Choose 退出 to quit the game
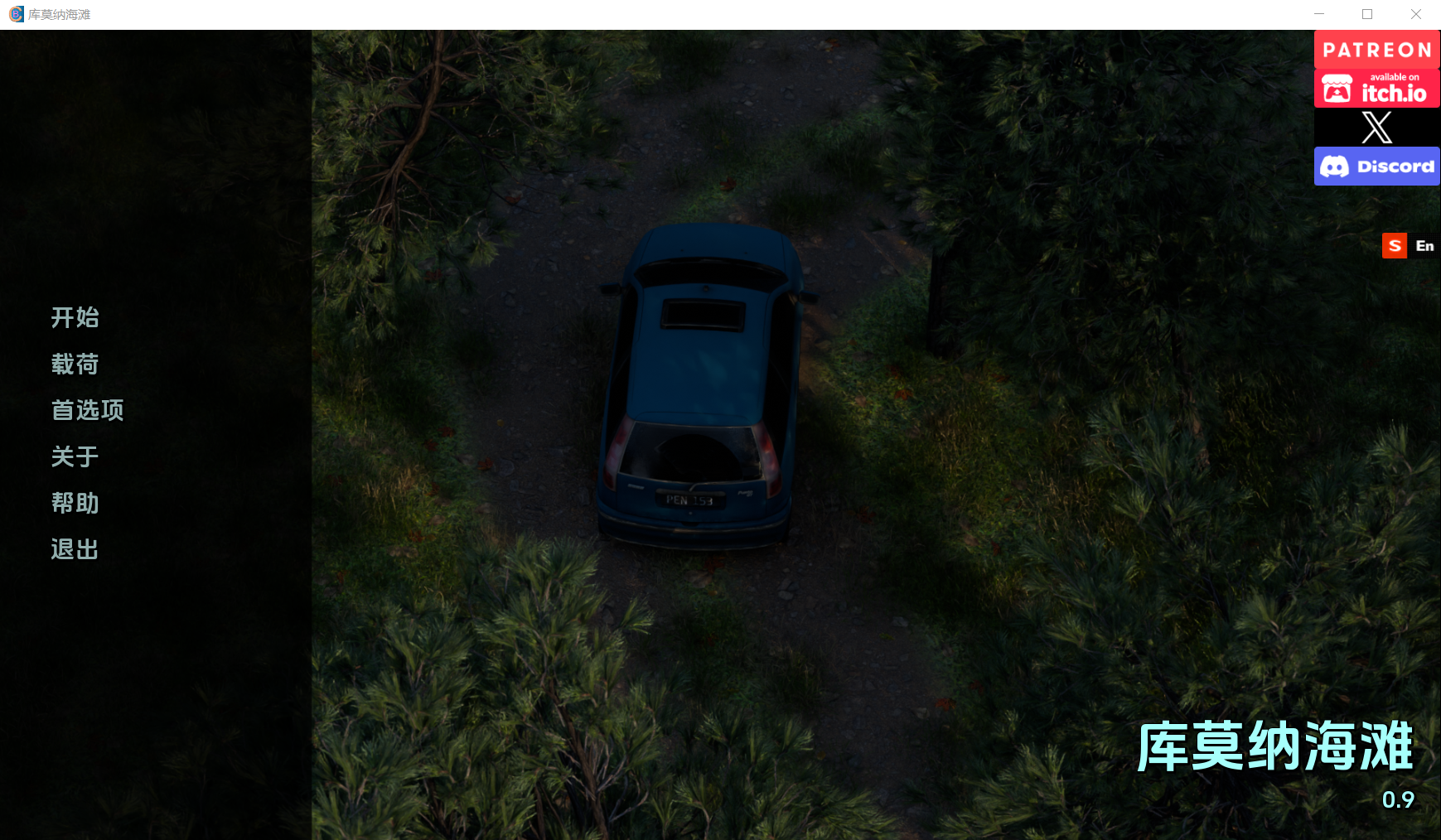1441x840 pixels. click(x=75, y=549)
